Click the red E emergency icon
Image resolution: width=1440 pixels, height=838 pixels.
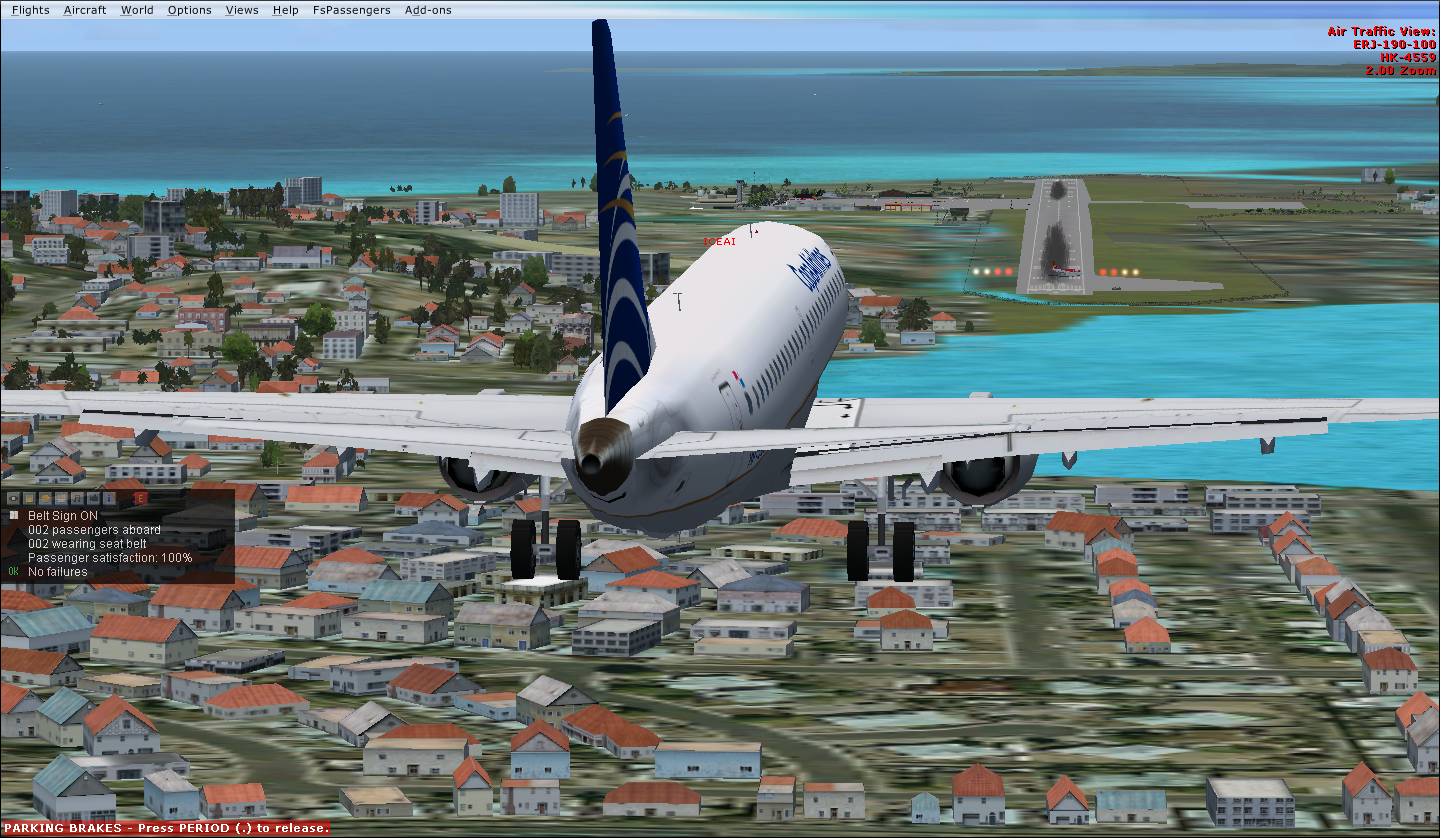(x=141, y=498)
